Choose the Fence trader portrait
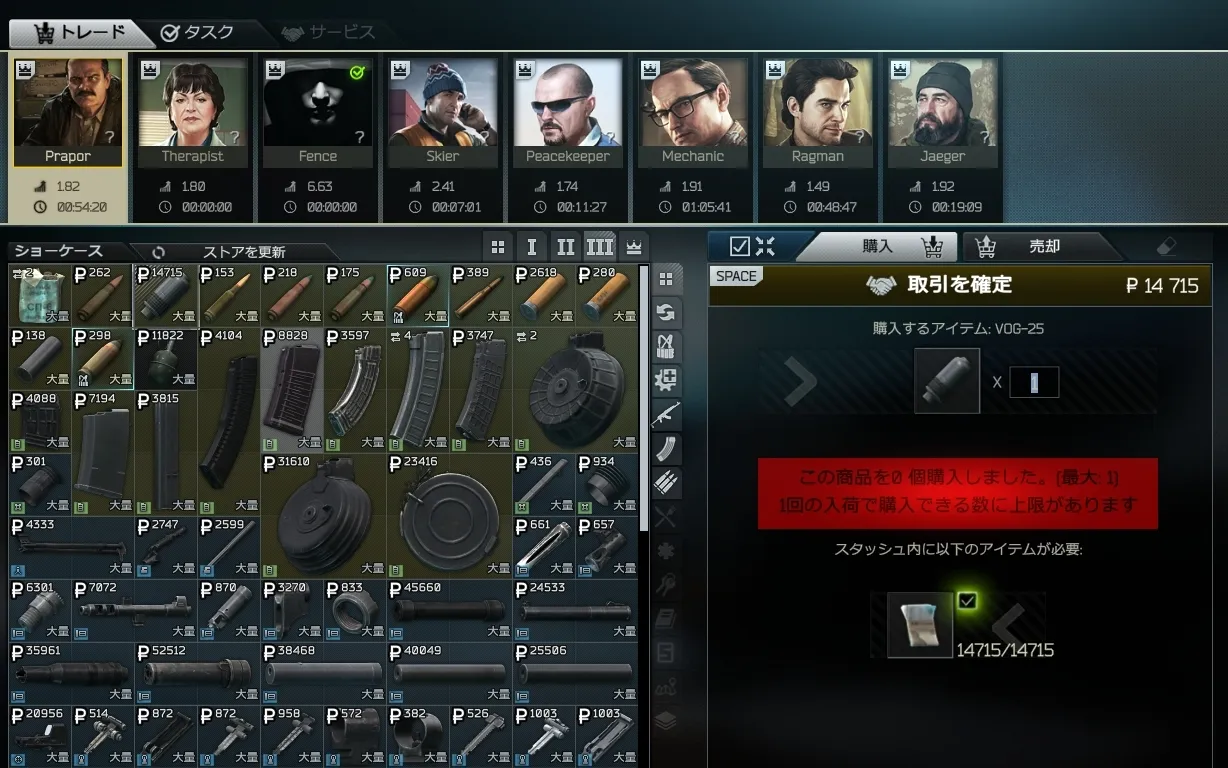The width and height of the screenshot is (1228, 768). tap(317, 111)
